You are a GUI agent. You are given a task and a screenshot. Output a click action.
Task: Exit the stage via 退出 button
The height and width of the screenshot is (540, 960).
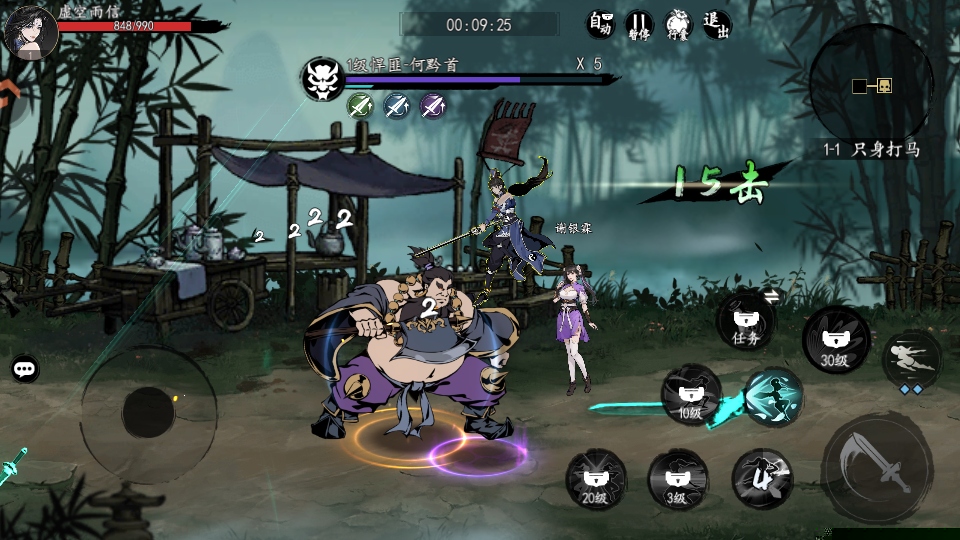click(x=716, y=24)
